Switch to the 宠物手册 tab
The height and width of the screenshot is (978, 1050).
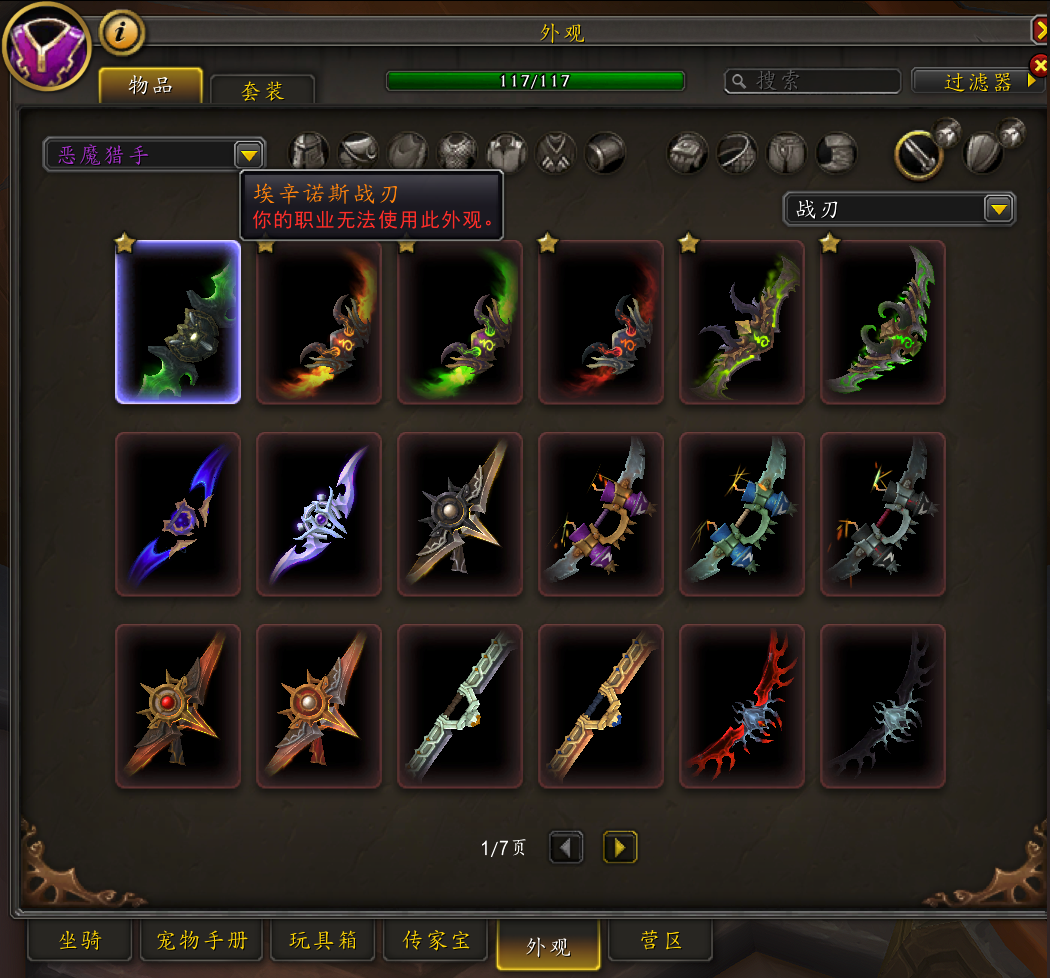pyautogui.click(x=201, y=941)
